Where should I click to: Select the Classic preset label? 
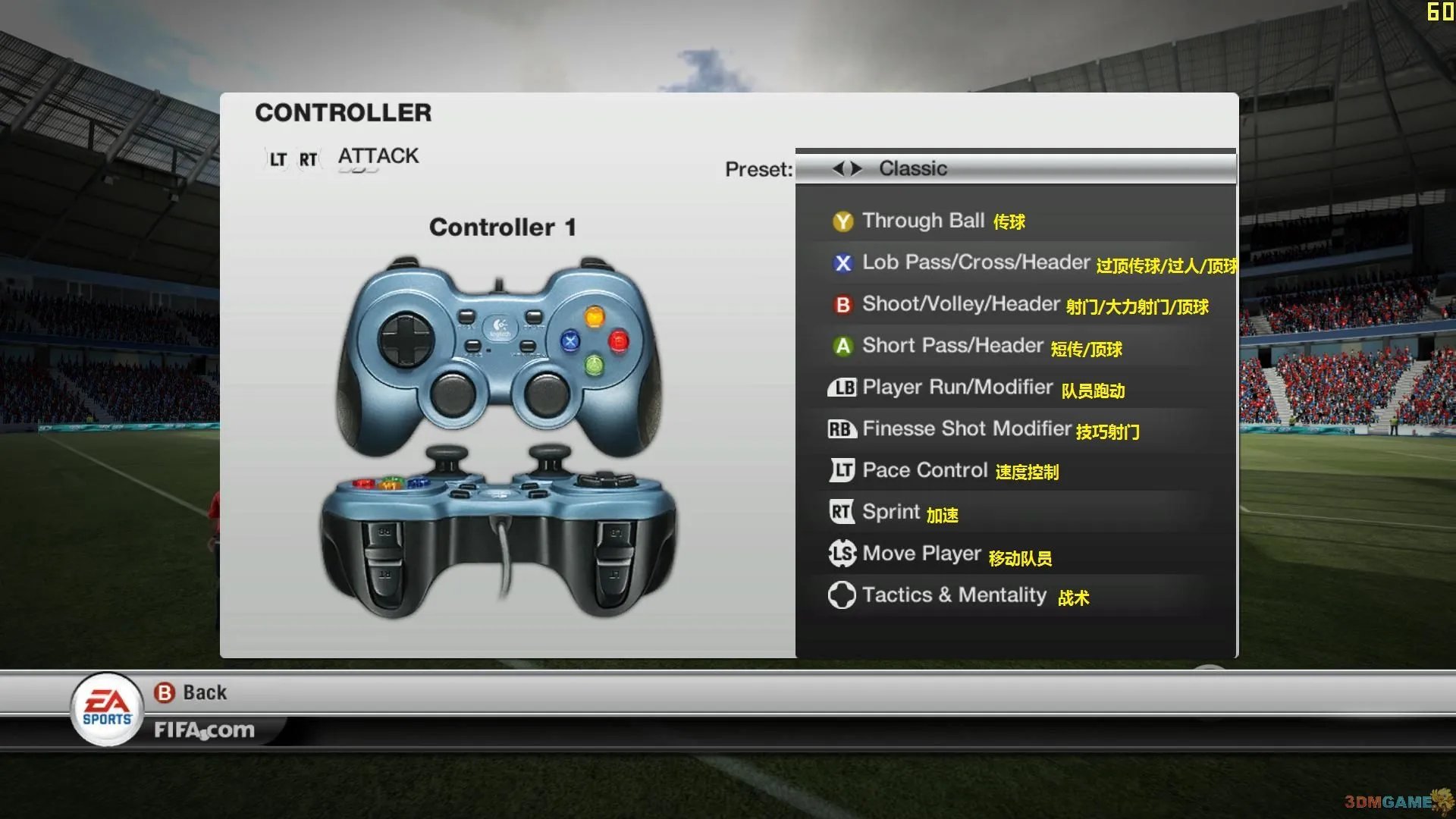coord(912,168)
